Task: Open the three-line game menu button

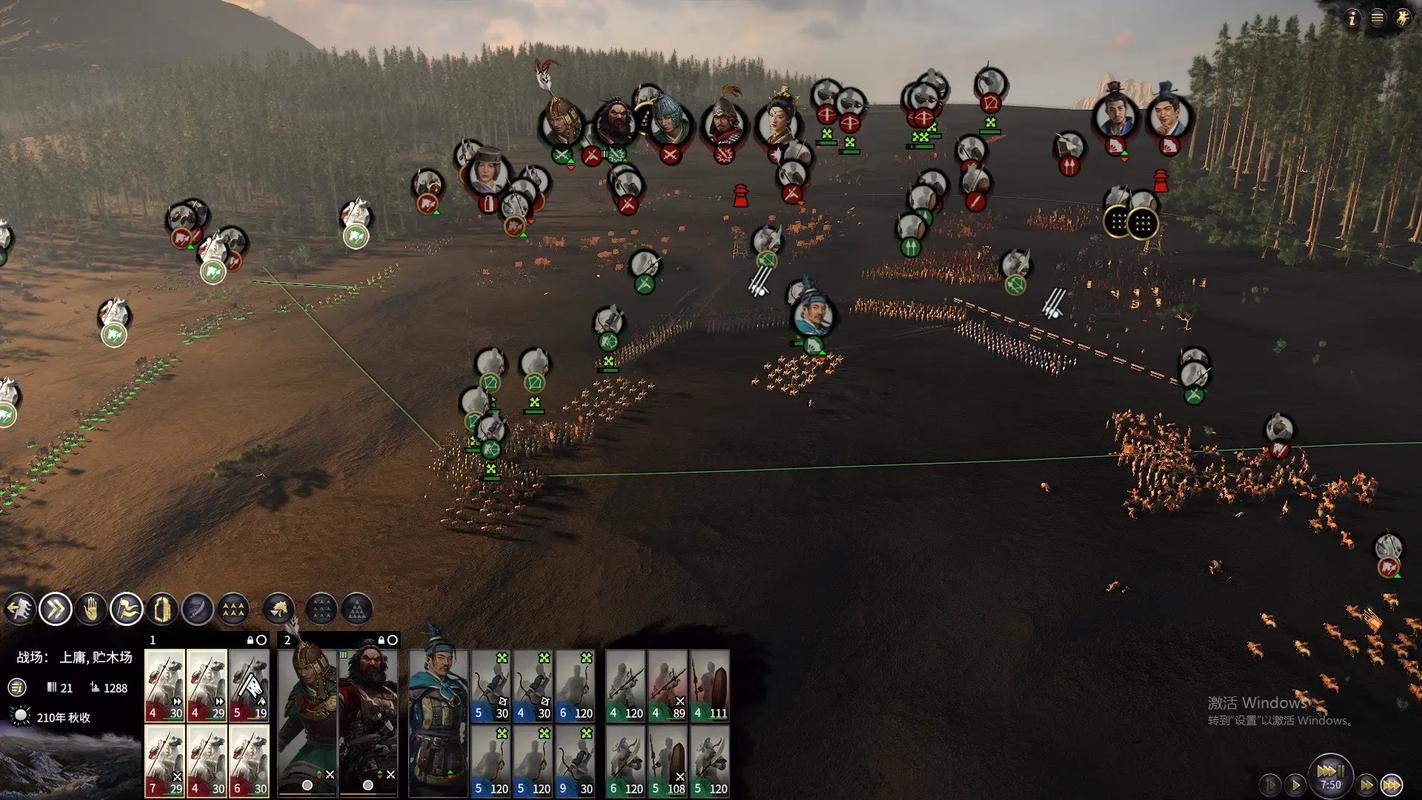Action: click(x=1377, y=17)
